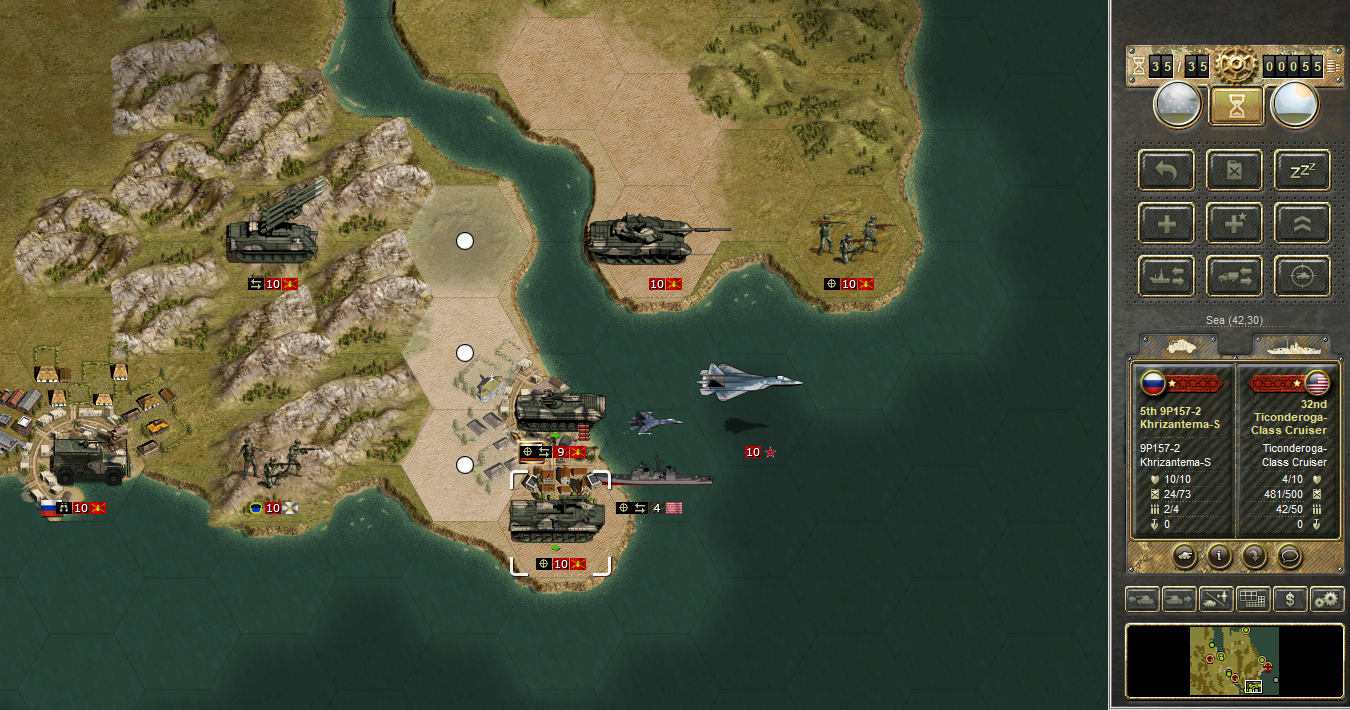This screenshot has height=710, width=1350.
Task: Switch to the warship unit tab
Action: (1291, 346)
